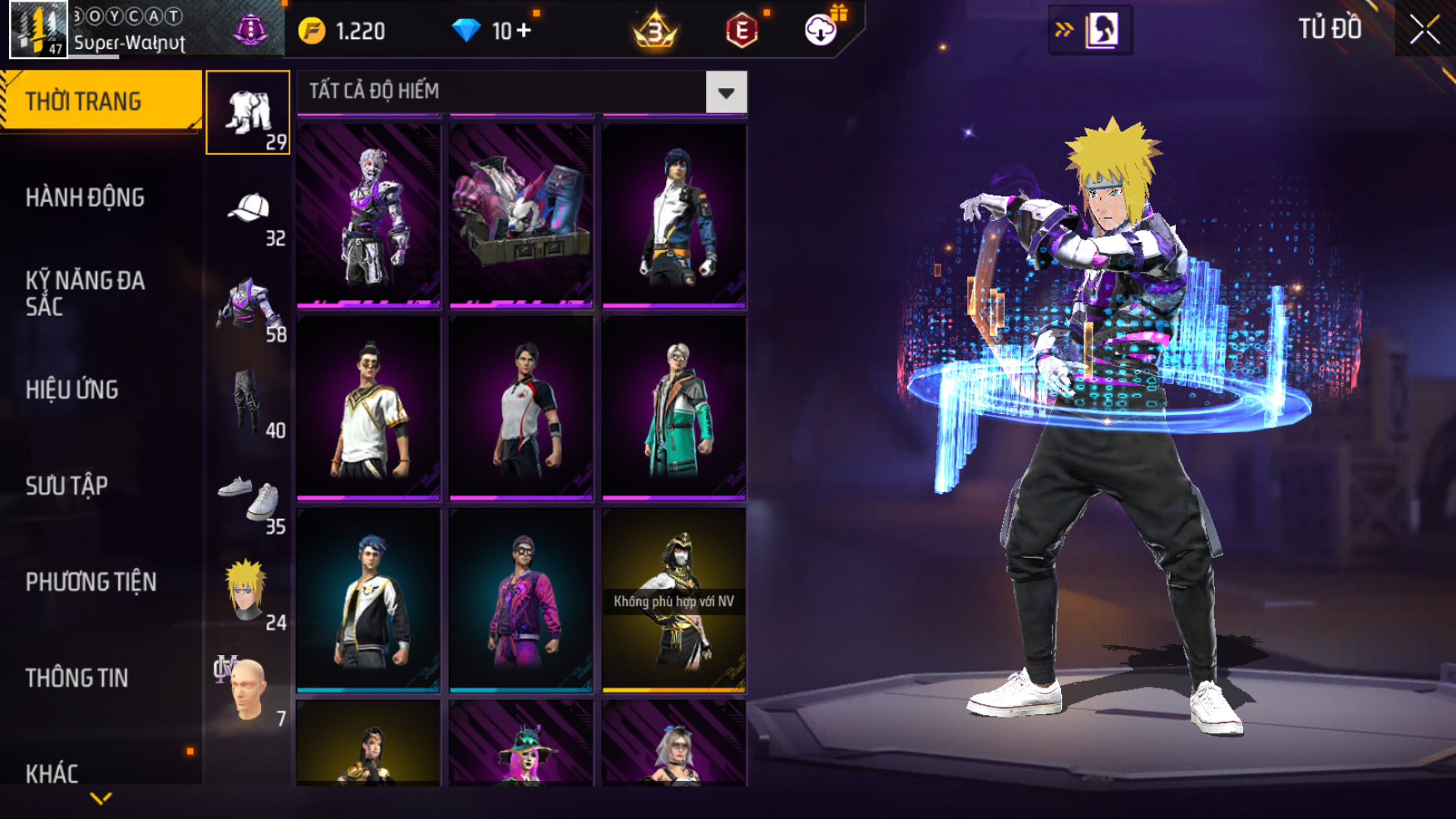Open the Sưu Tập section
This screenshot has width=1456, height=819.
(x=67, y=486)
